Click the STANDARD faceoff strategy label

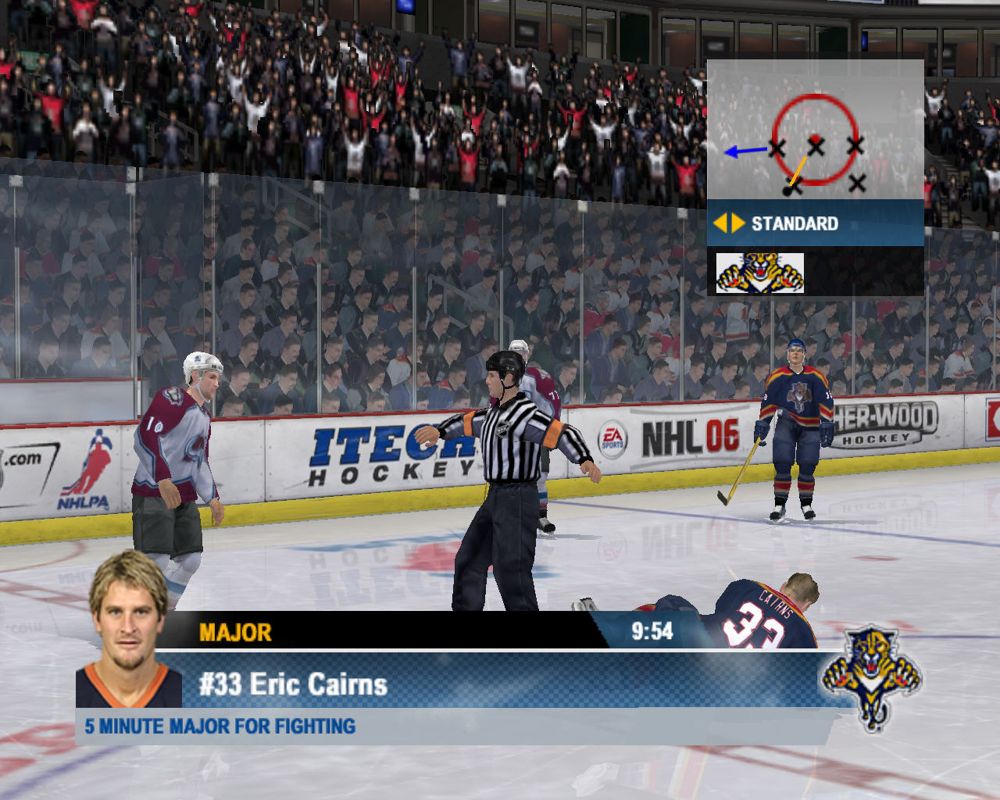[794, 223]
